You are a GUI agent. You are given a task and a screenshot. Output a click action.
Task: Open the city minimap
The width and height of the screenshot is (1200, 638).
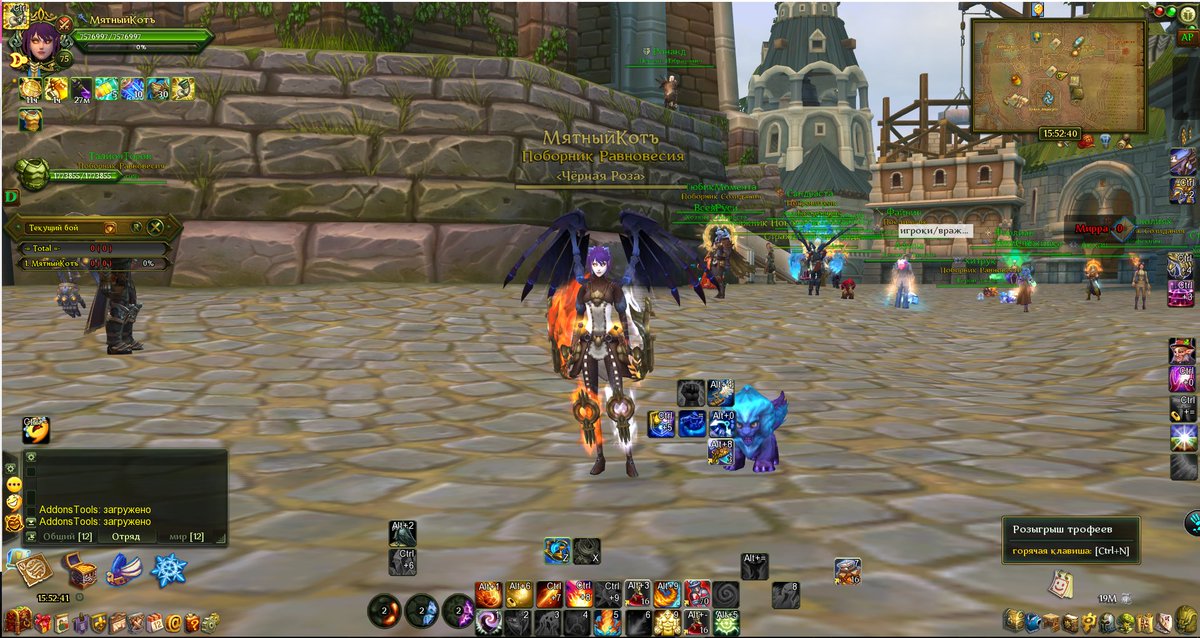coord(1058,76)
